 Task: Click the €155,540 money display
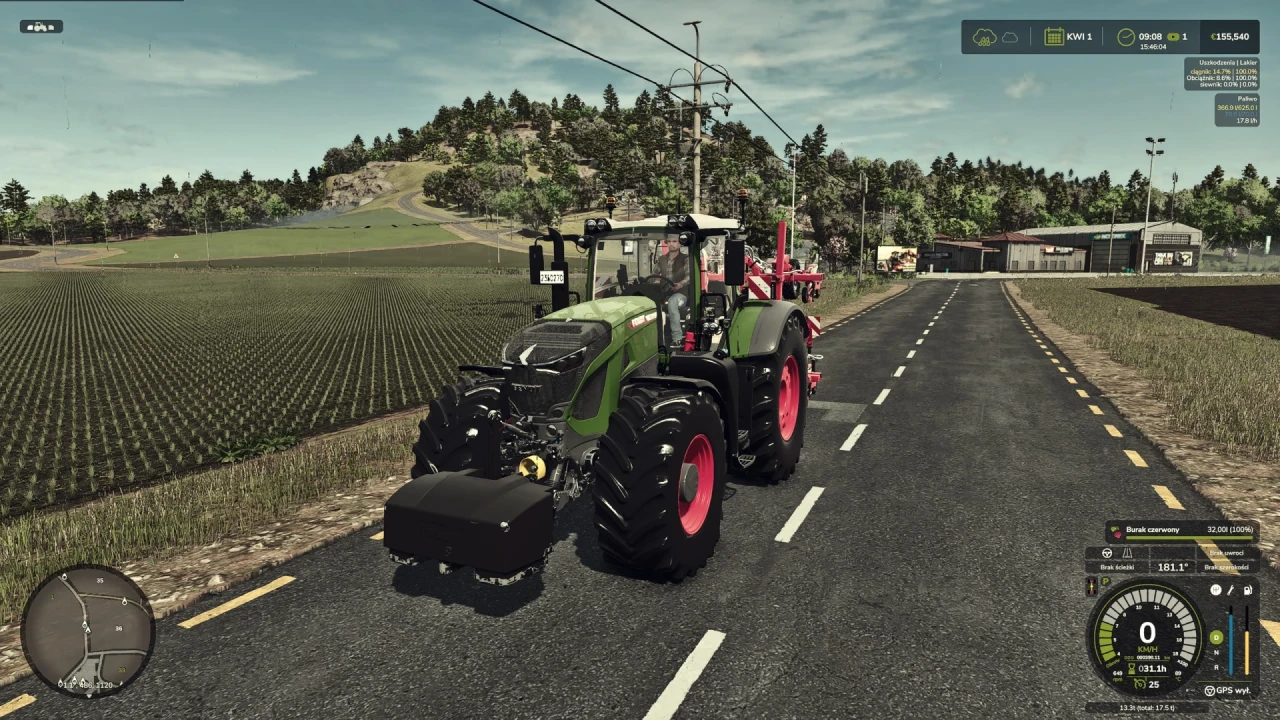tap(1230, 37)
